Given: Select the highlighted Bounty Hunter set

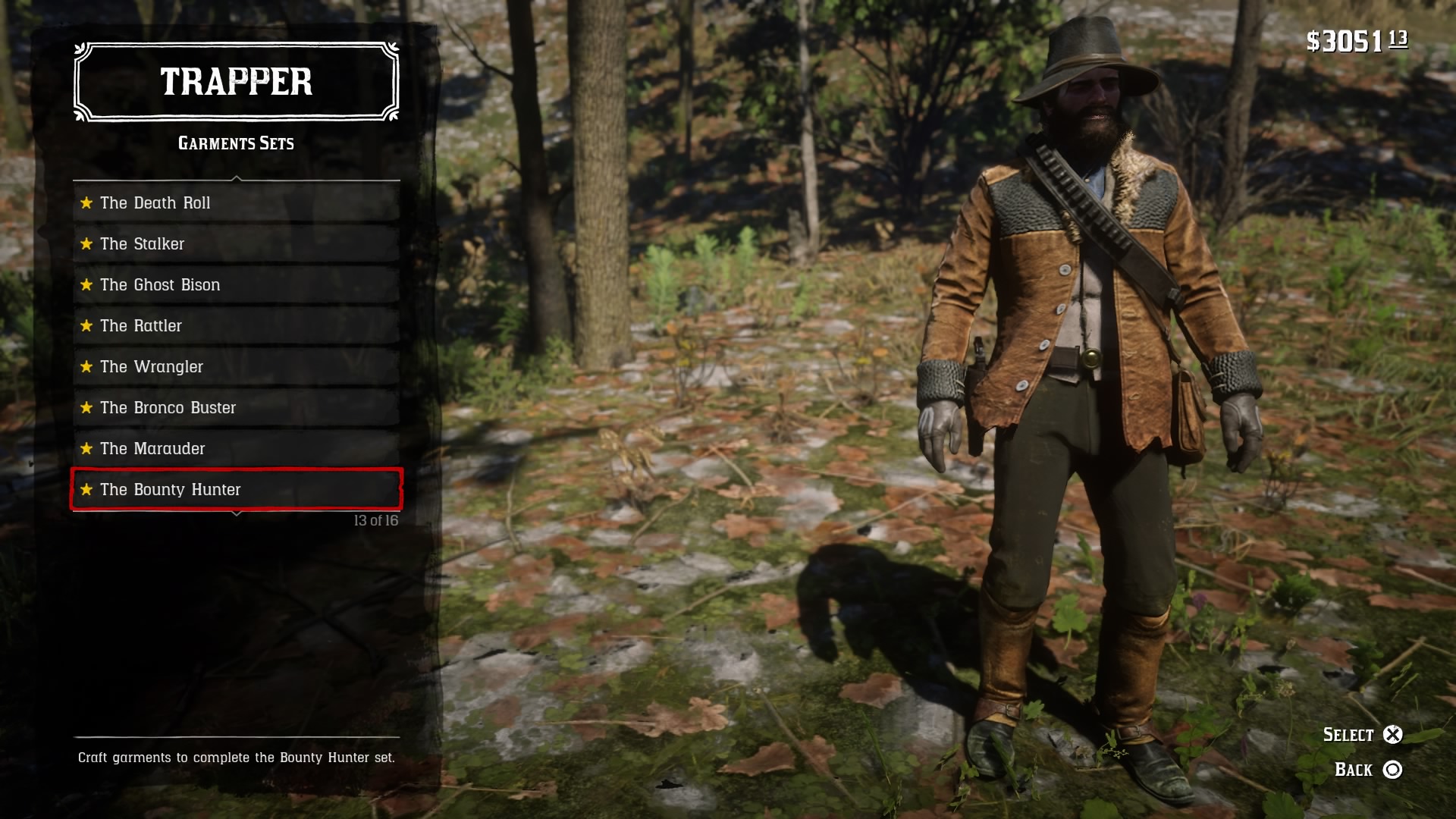Looking at the screenshot, I should (236, 490).
